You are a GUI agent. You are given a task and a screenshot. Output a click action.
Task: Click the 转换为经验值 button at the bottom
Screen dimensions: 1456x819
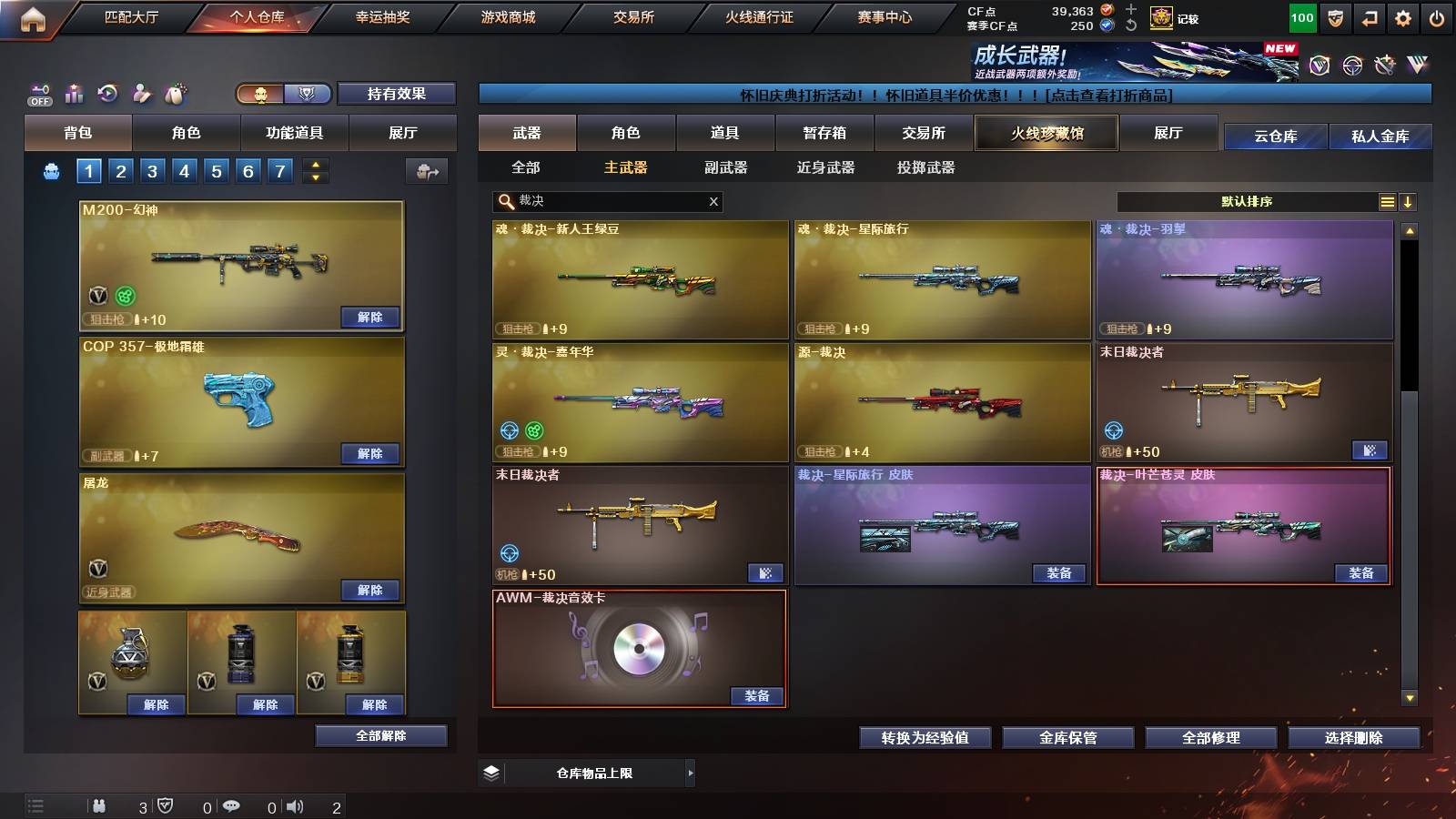pos(925,738)
